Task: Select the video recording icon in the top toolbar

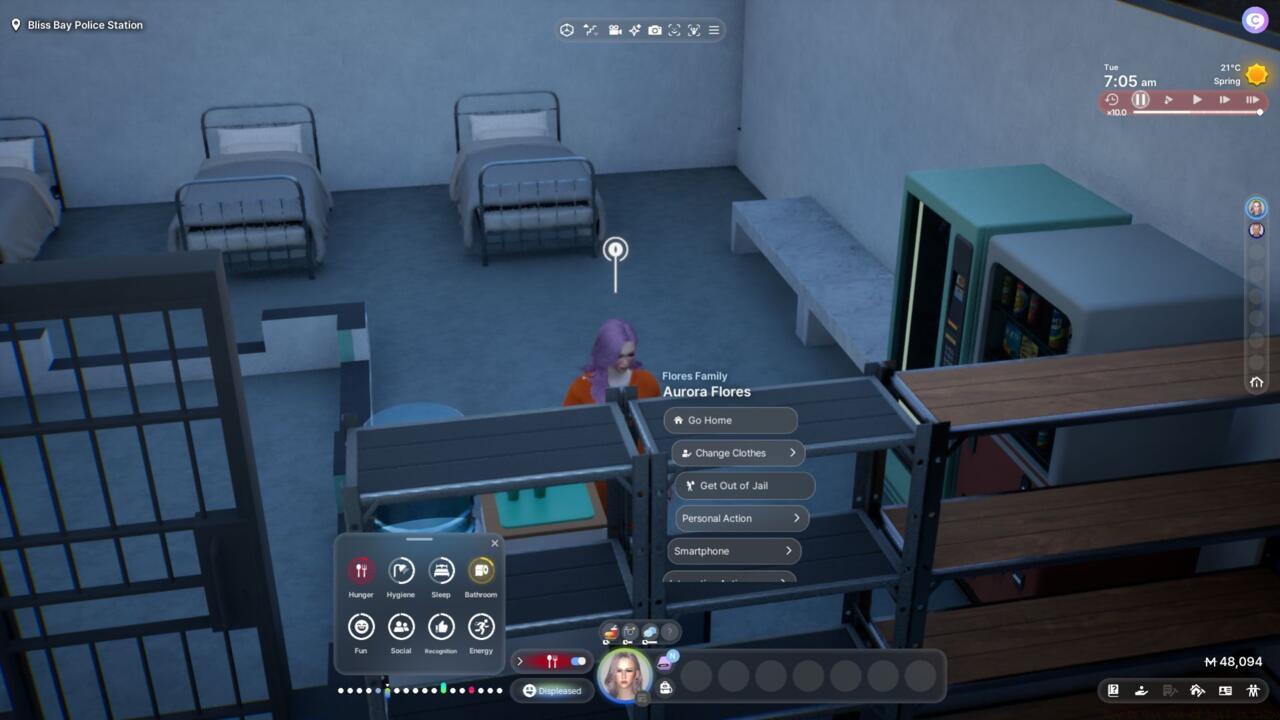Action: point(615,30)
